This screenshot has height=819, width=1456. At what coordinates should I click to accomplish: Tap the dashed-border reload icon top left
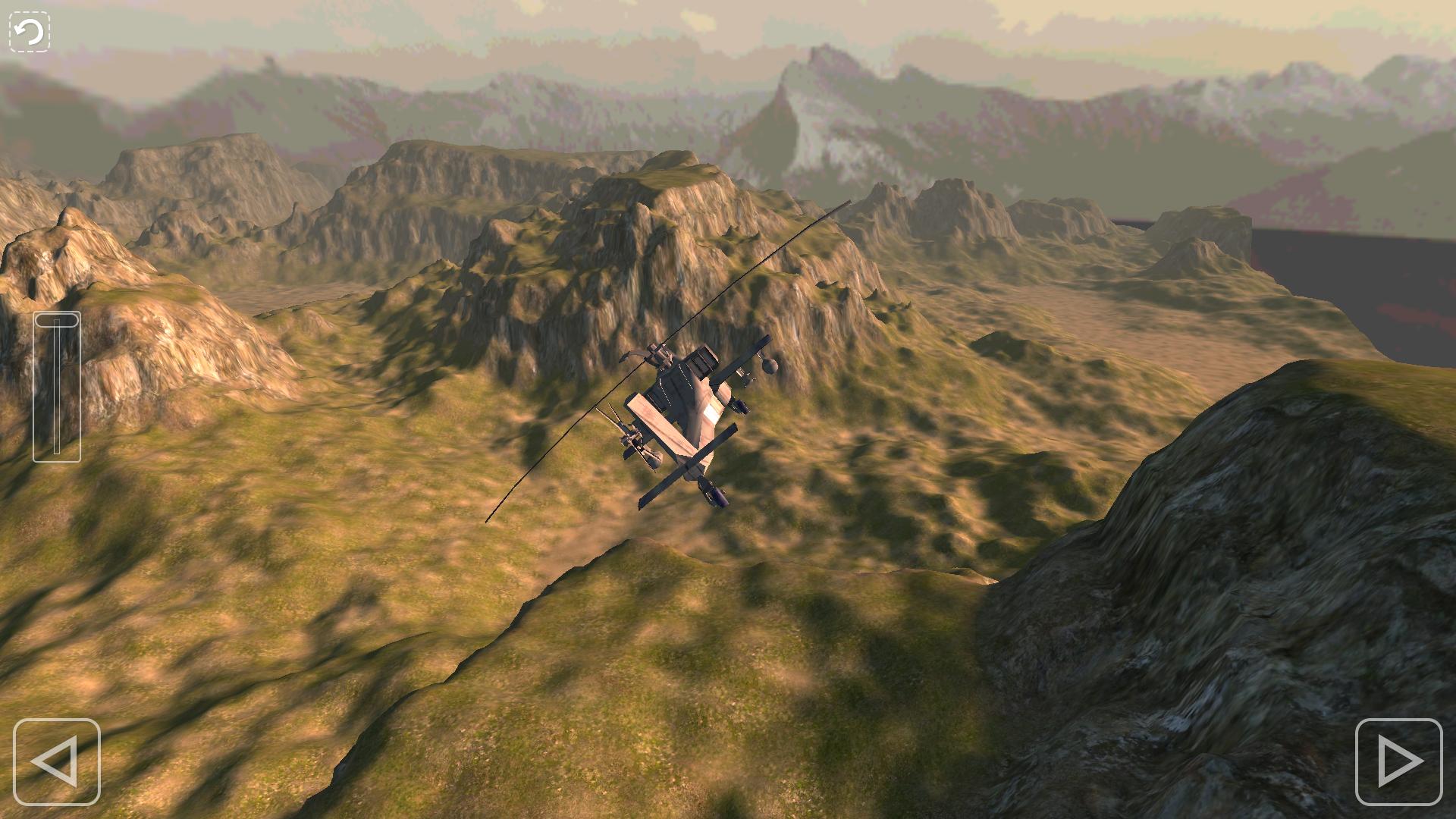pos(28,30)
